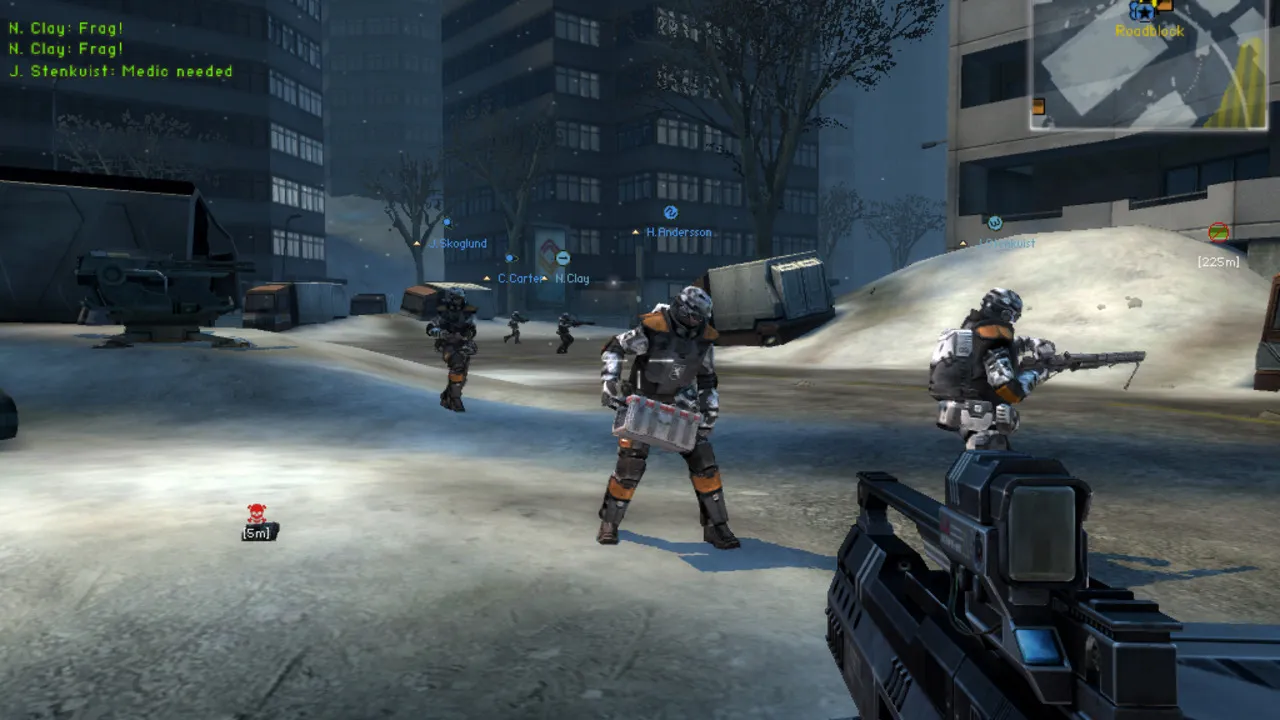
Task: Select N.Clay's minus status icon
Action: [562, 257]
